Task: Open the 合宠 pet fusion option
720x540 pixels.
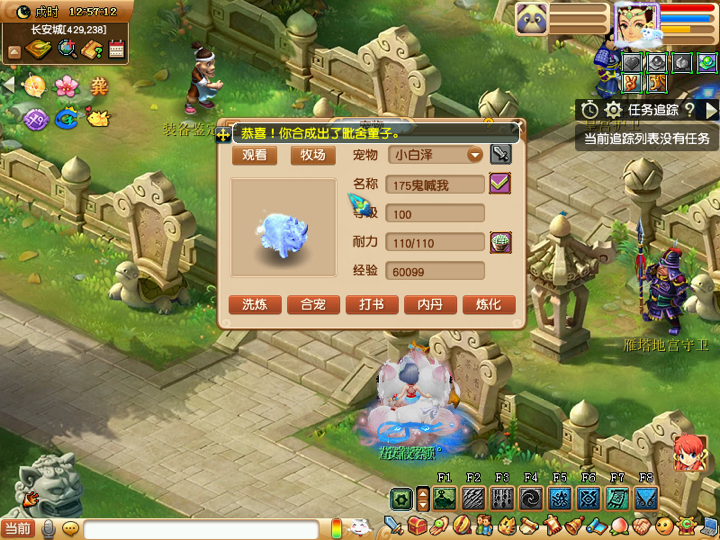Action: click(x=313, y=305)
